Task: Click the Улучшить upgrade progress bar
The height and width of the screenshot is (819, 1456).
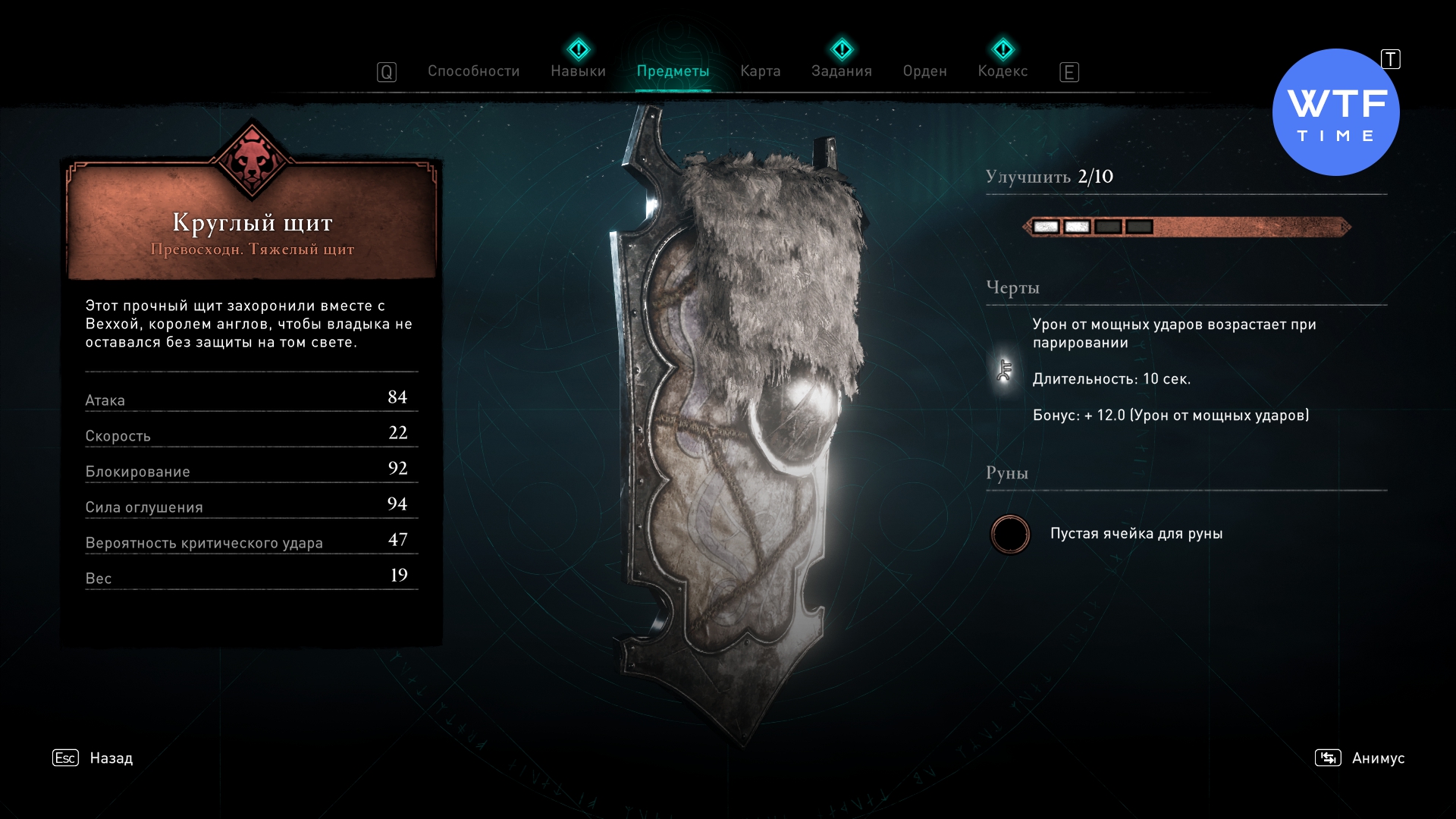Action: coord(1186,227)
